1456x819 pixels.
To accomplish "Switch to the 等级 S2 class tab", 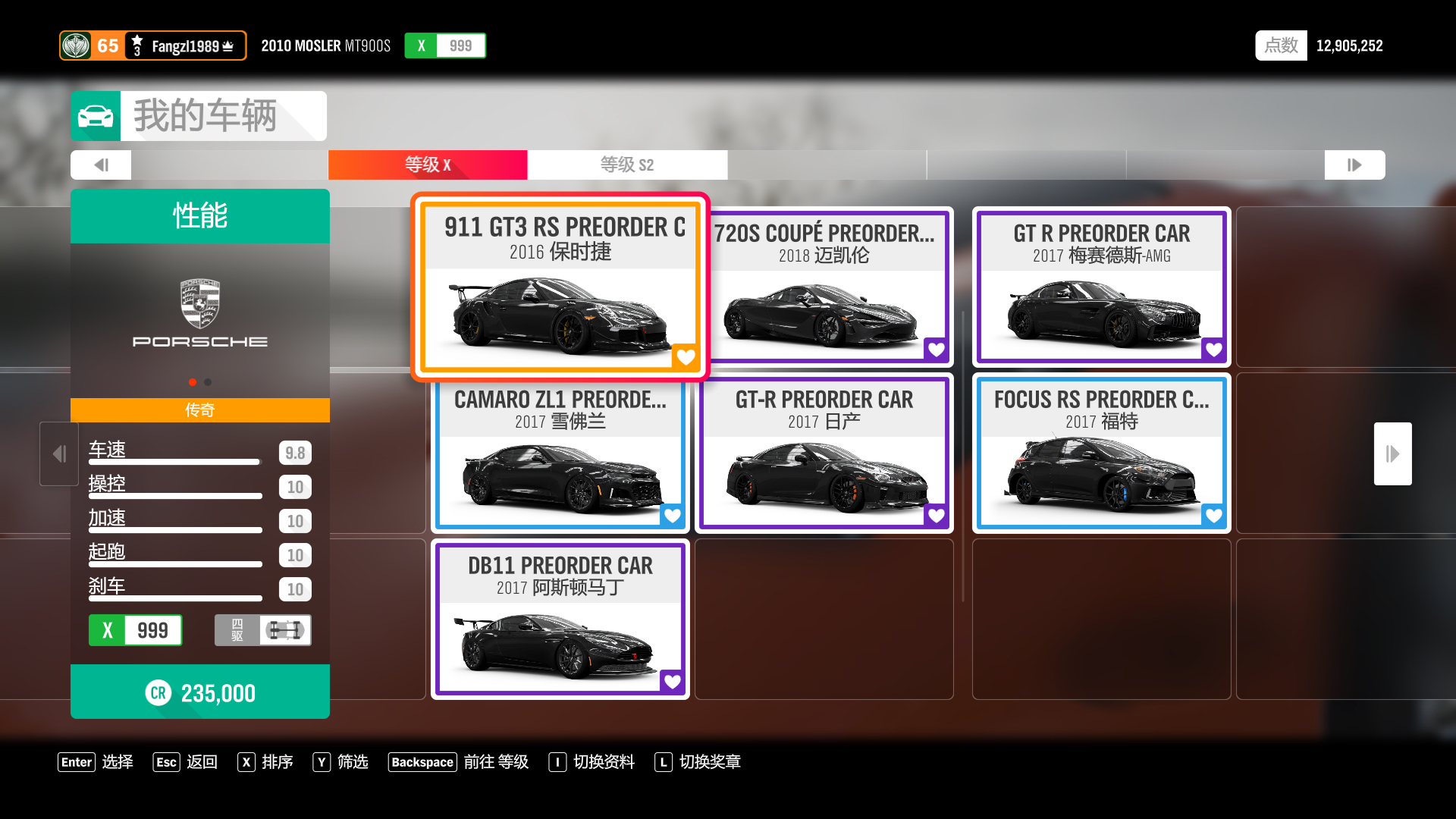I will 627,165.
